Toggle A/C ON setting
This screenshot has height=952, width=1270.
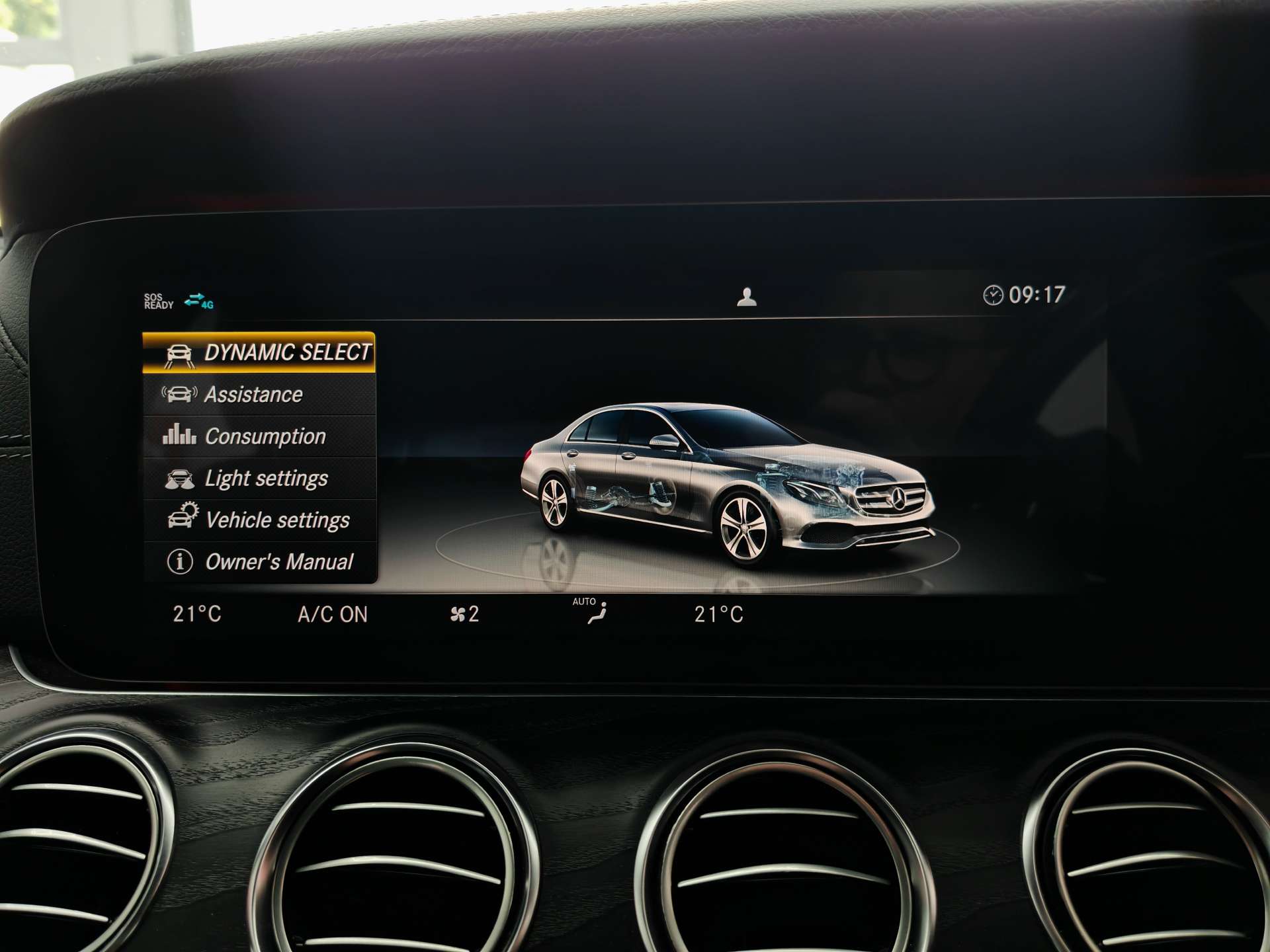[333, 614]
